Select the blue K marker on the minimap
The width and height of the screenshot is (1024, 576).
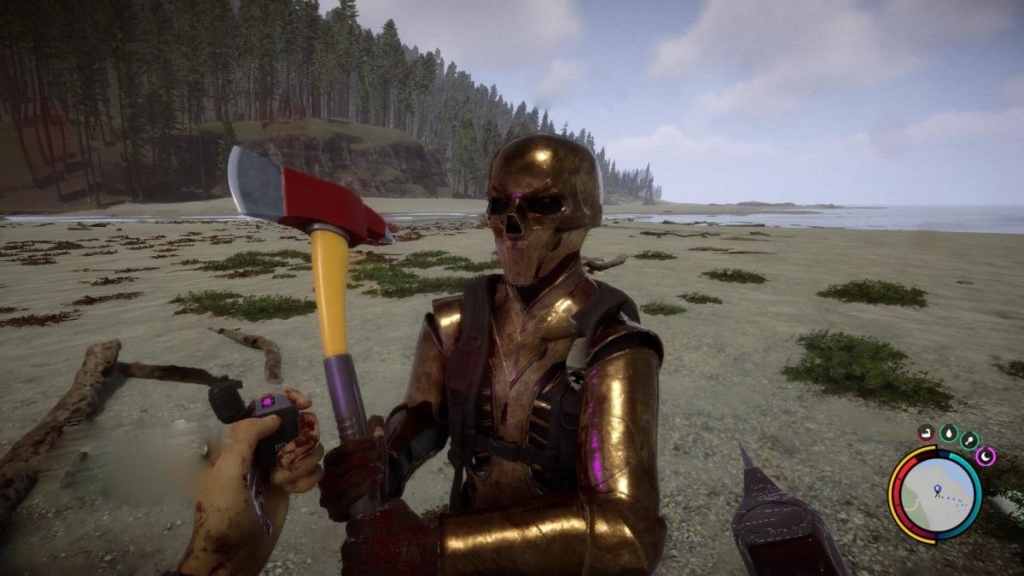937,490
